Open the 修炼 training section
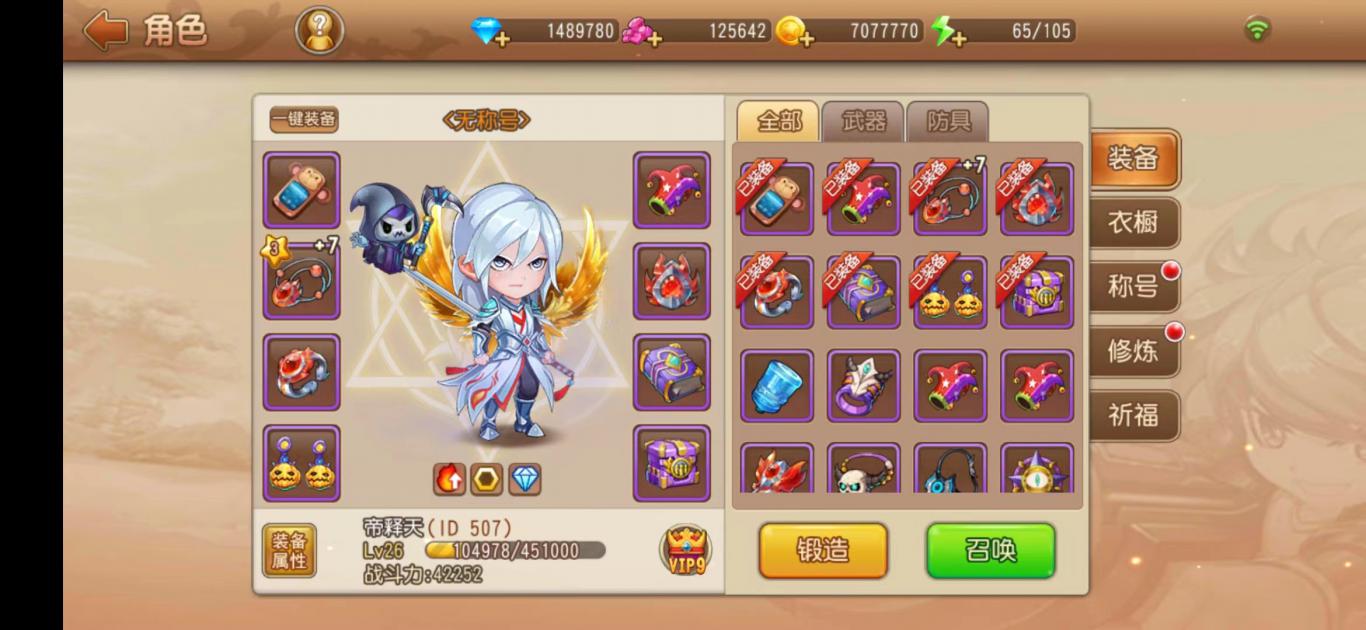This screenshot has height=630, width=1366. click(1133, 352)
